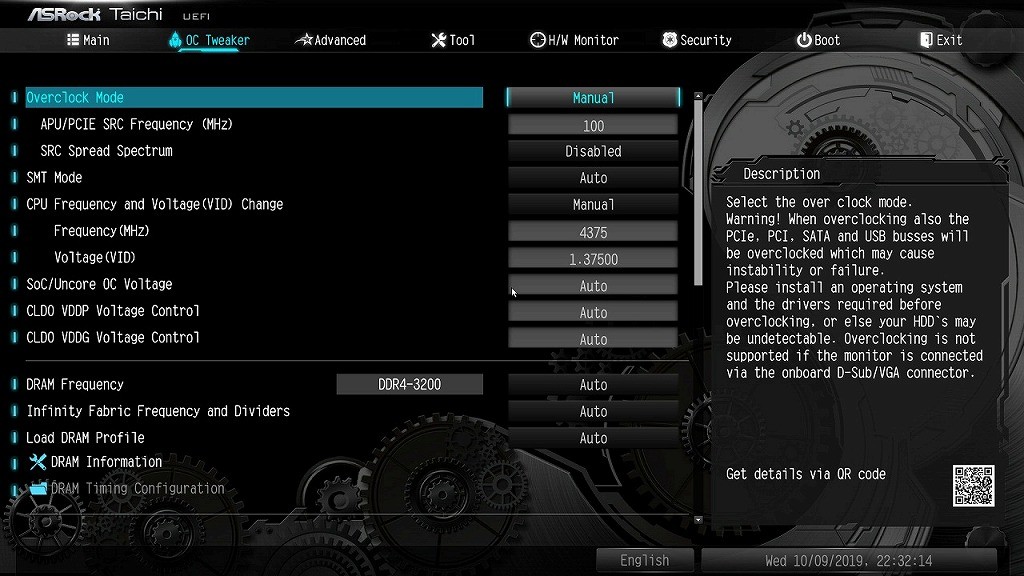
Task: Open the DRAM Information submenu
Action: [106, 462]
